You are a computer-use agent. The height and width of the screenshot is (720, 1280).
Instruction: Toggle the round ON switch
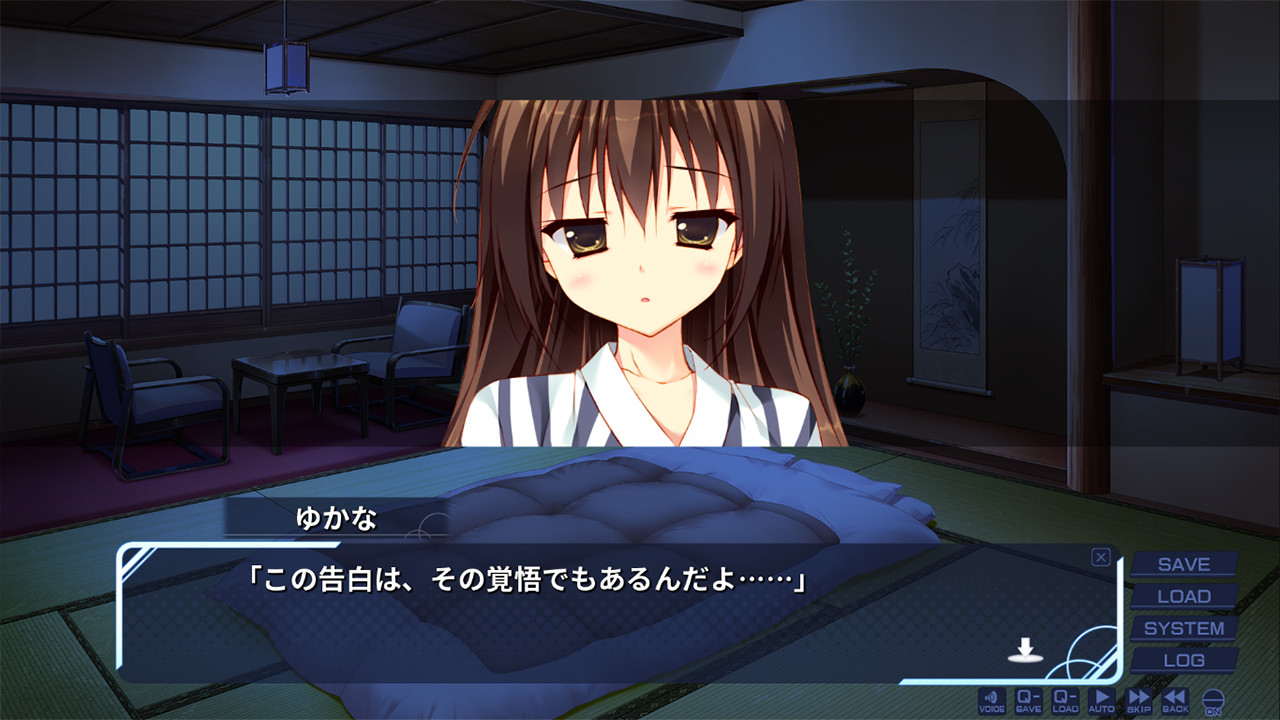click(x=1213, y=701)
